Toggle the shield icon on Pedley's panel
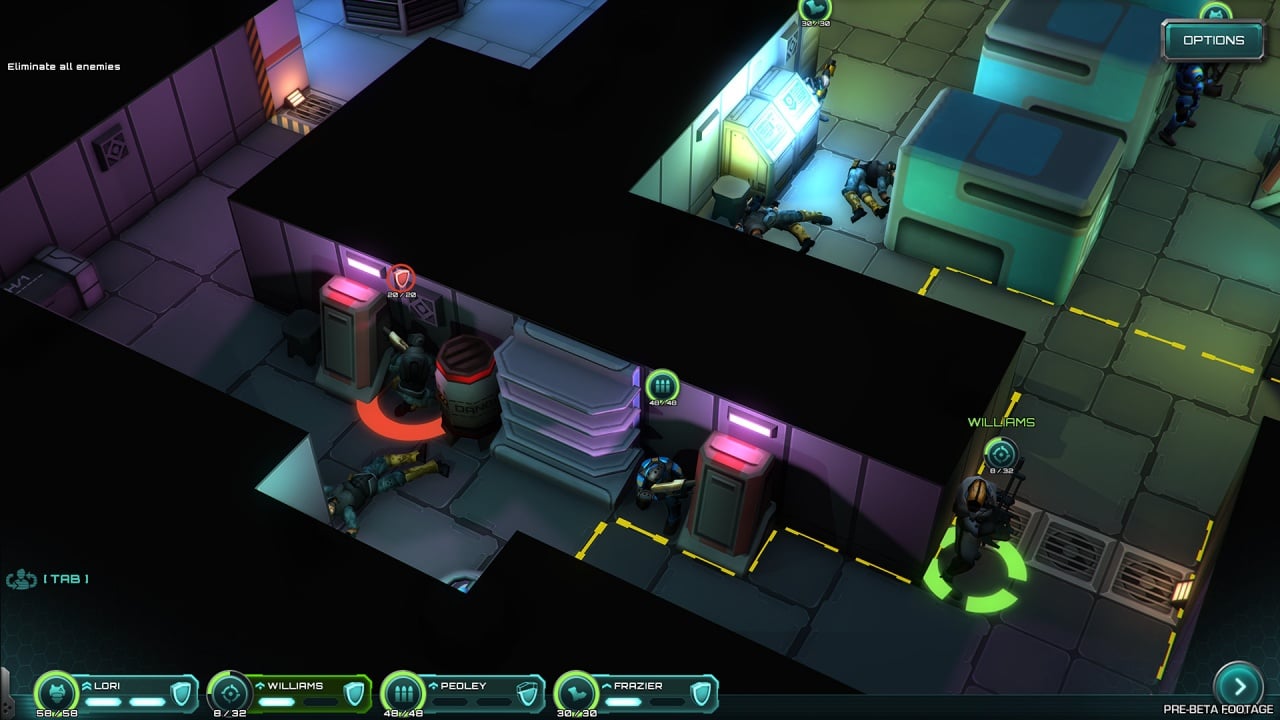This screenshot has height=720, width=1280. tap(528, 693)
